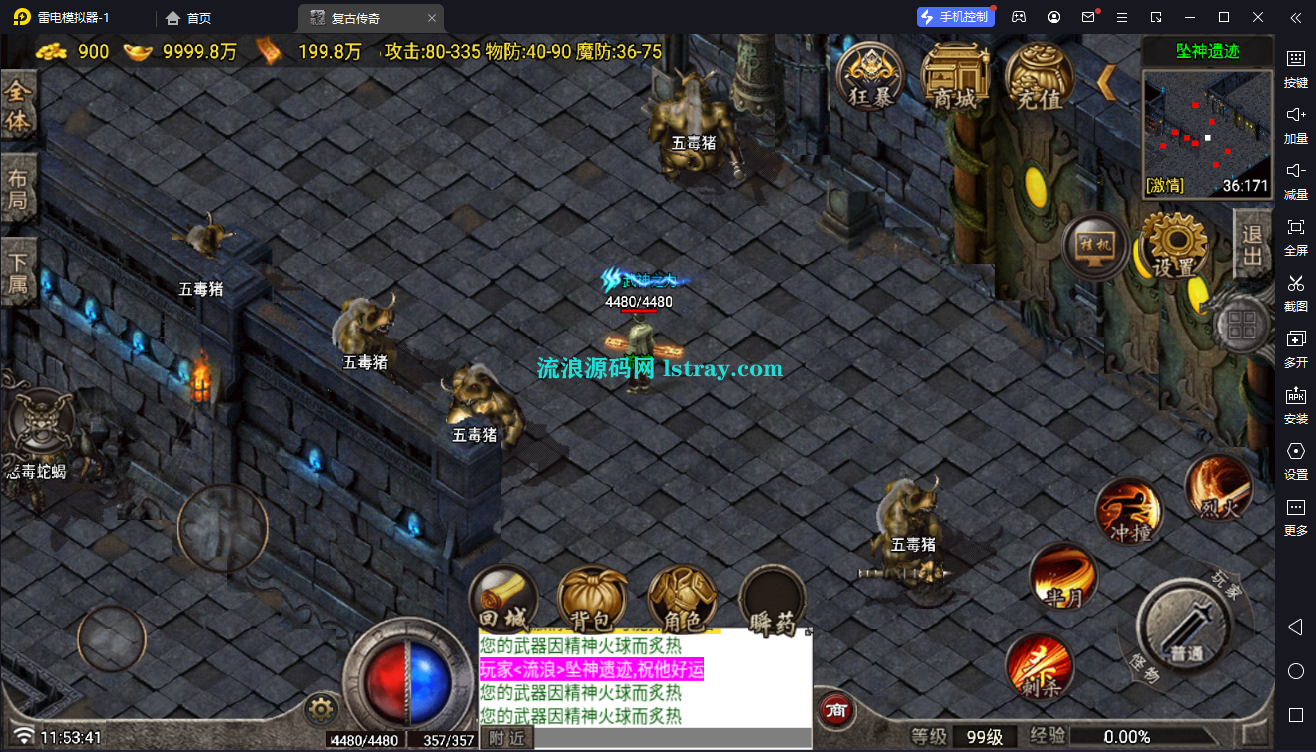Select the 全体 side tab

[x=18, y=106]
